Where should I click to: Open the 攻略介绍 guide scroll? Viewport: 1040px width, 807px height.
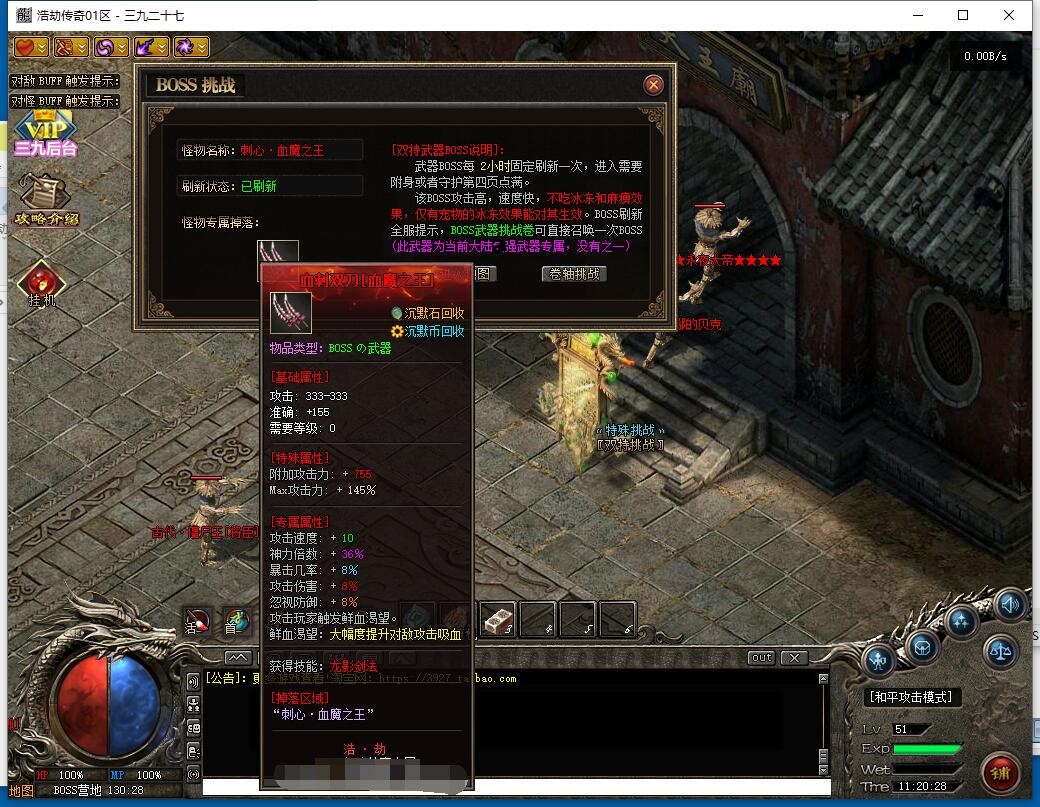tap(45, 198)
